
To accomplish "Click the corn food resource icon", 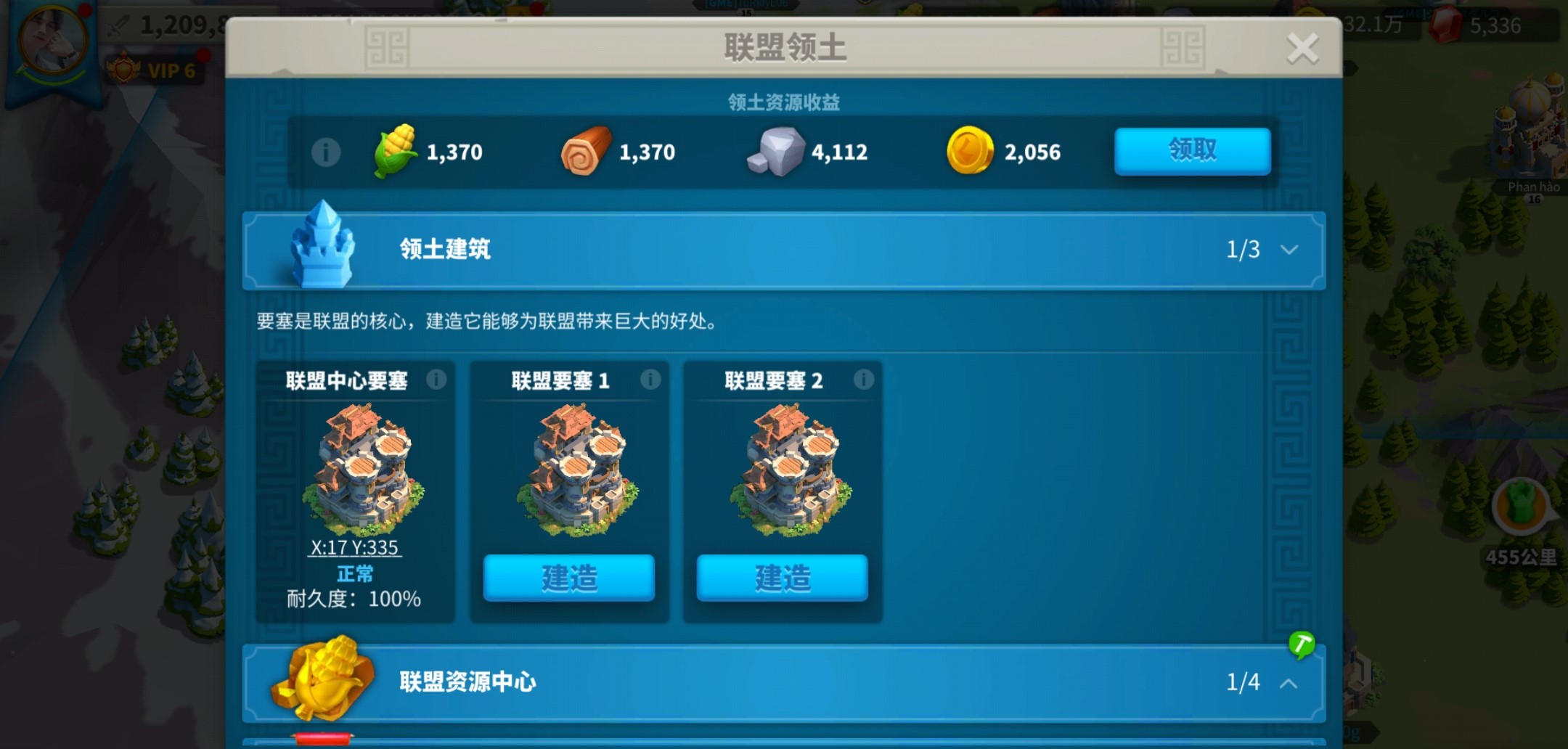I will pyautogui.click(x=395, y=150).
